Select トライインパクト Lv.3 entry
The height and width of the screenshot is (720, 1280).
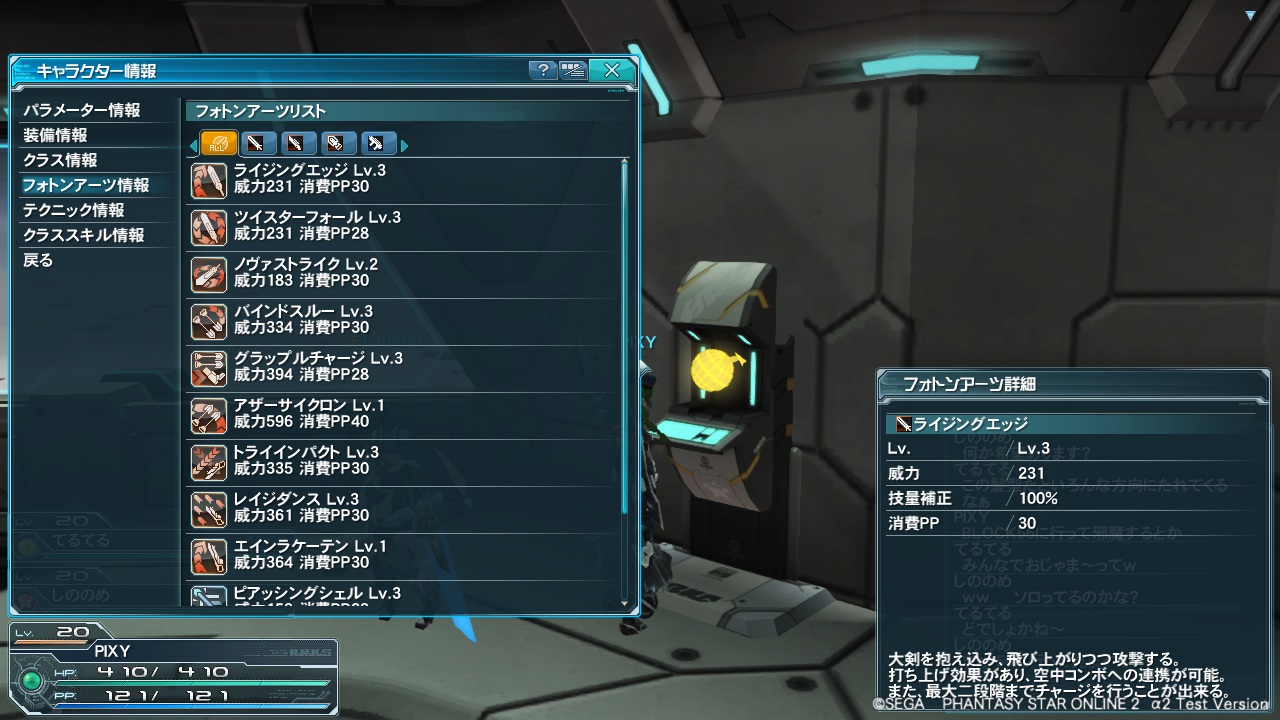pyautogui.click(x=400, y=461)
